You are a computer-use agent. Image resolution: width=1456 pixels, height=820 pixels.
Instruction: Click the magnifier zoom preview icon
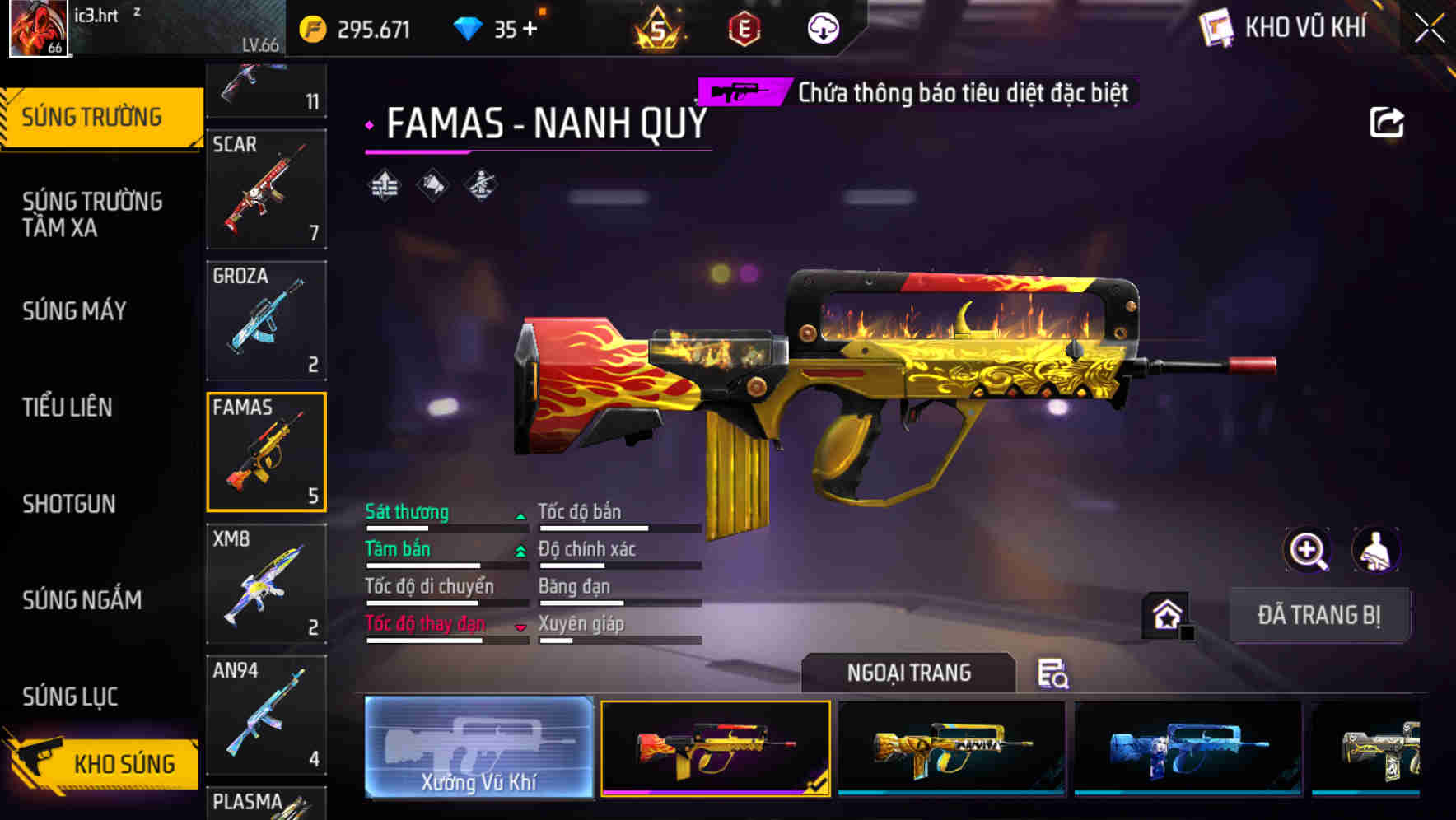(x=1306, y=550)
